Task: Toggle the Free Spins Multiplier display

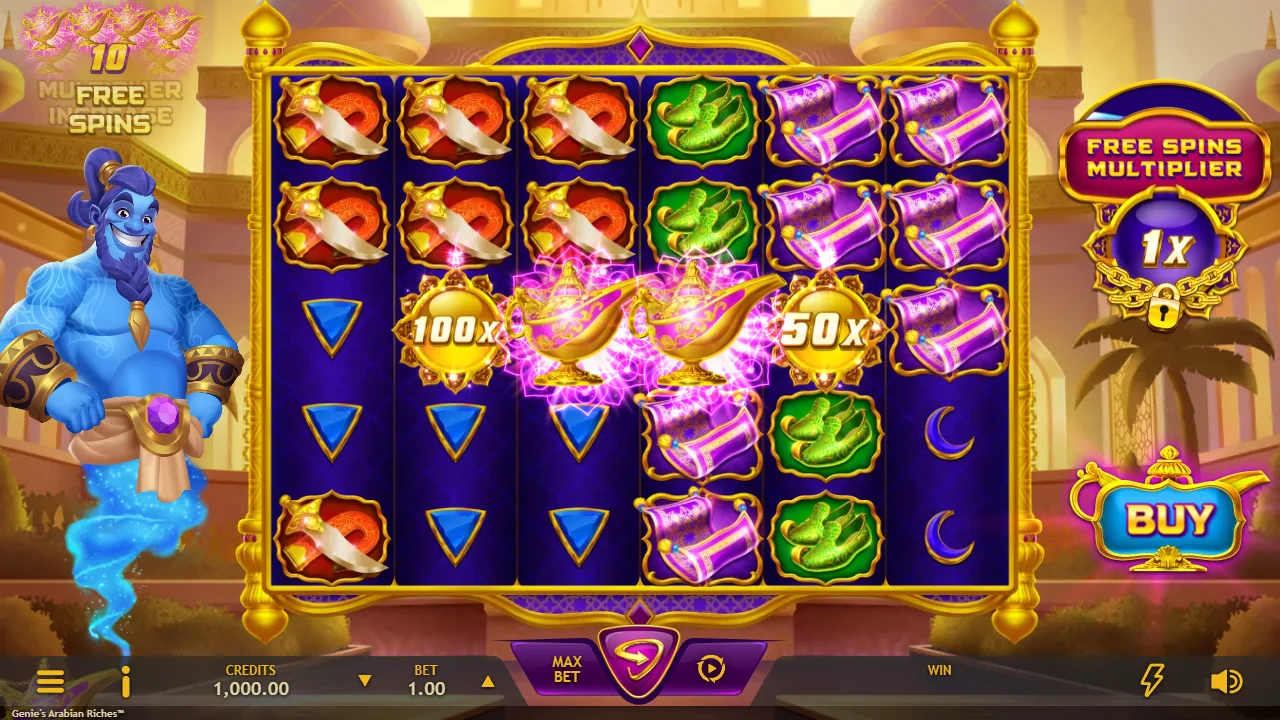Action: click(x=1163, y=155)
